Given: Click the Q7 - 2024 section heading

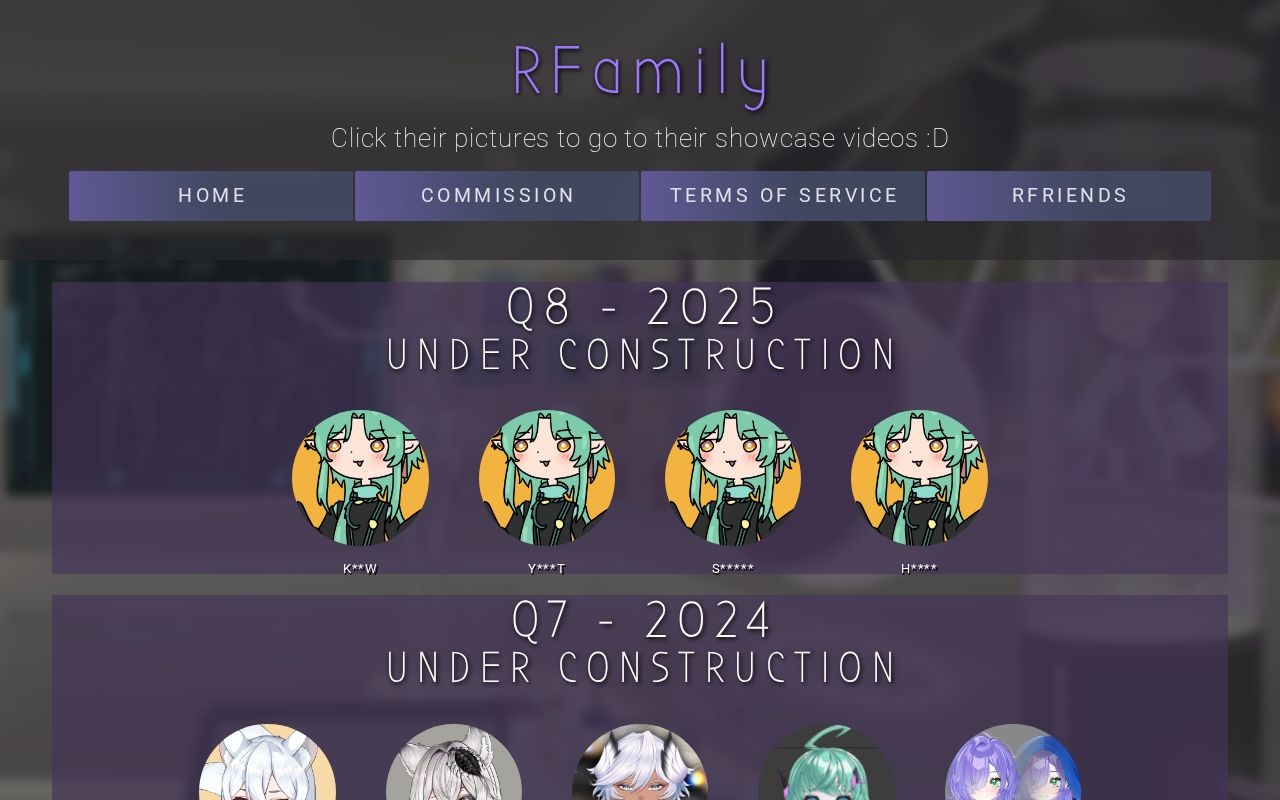Looking at the screenshot, I should point(641,620).
